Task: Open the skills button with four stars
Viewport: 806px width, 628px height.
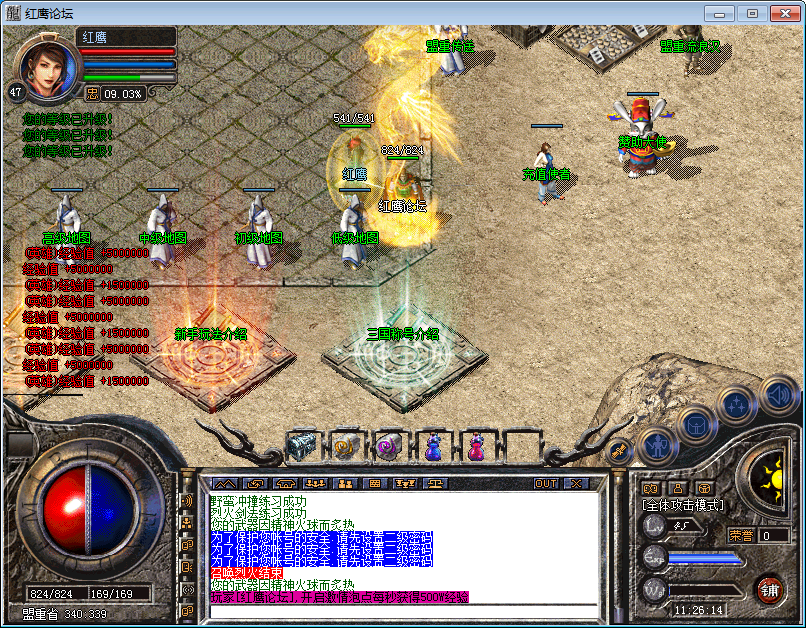Action: (735, 405)
